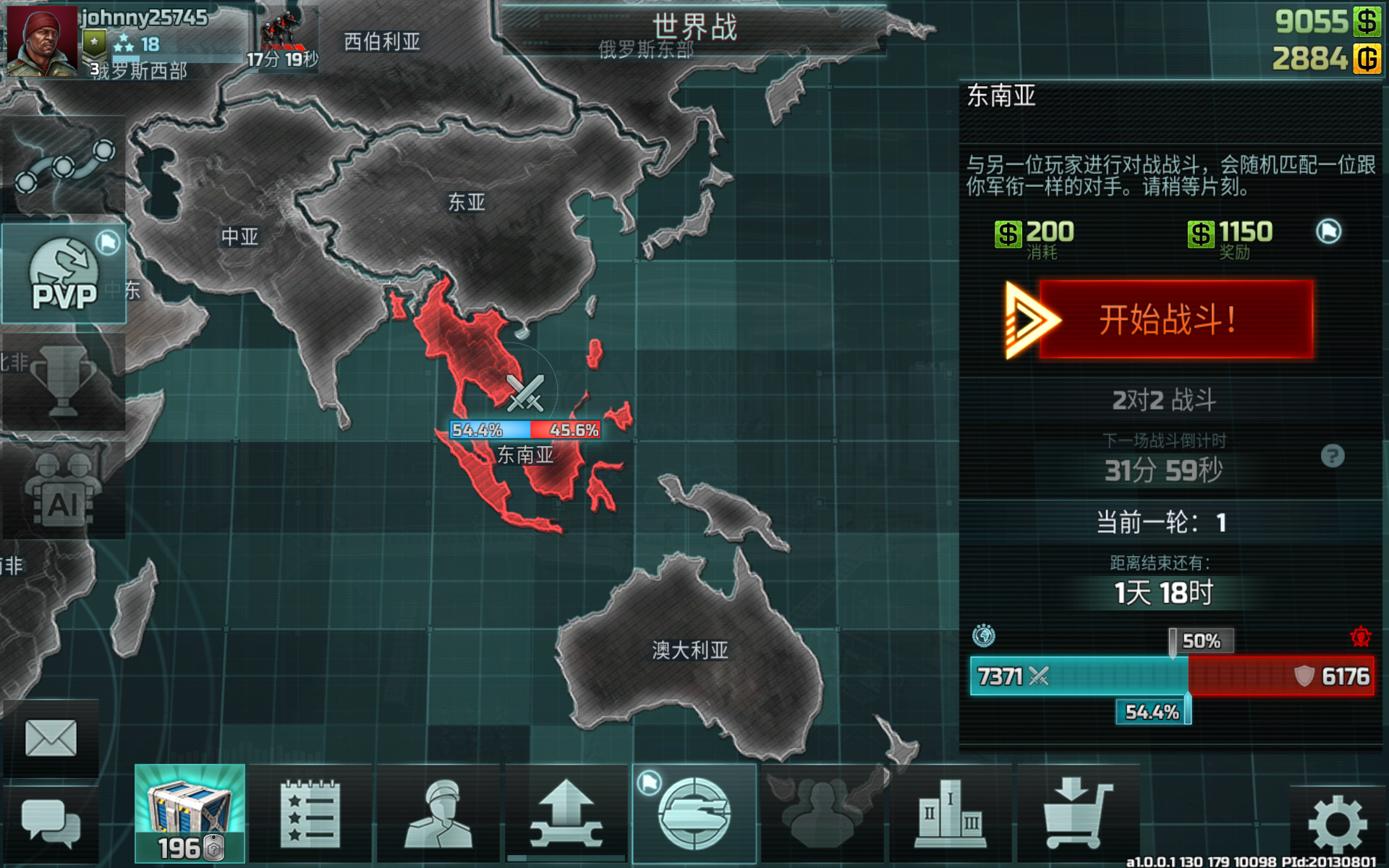Open the alliance group menu
1389x868 pixels.
click(x=822, y=814)
